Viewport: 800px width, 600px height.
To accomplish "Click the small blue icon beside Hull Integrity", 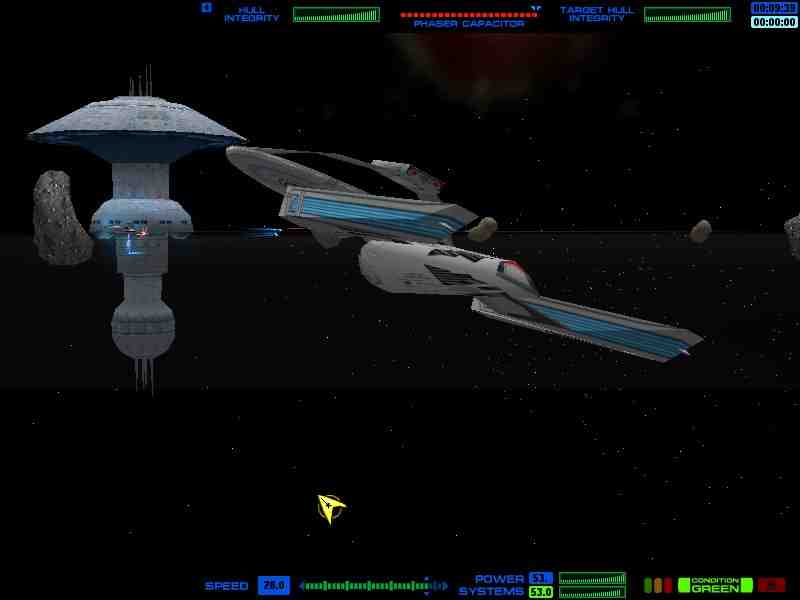I will [207, 8].
